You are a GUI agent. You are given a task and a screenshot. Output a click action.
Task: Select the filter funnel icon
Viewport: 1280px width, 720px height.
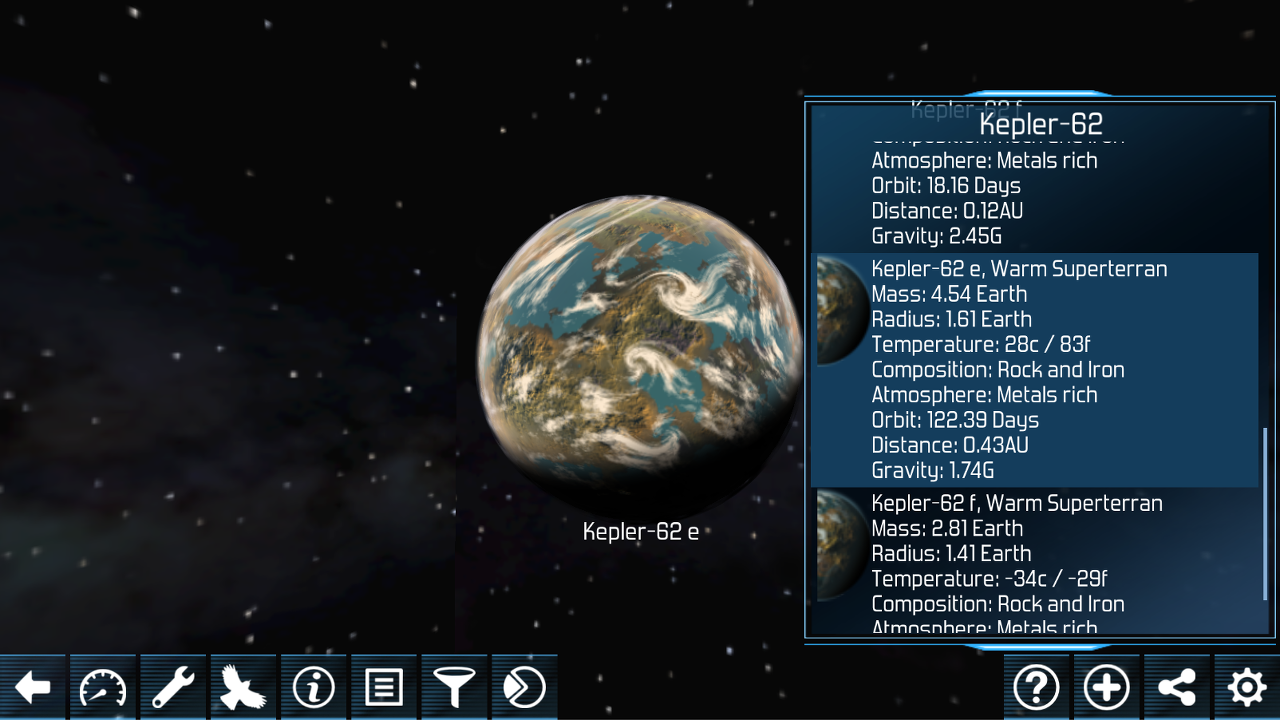point(453,687)
